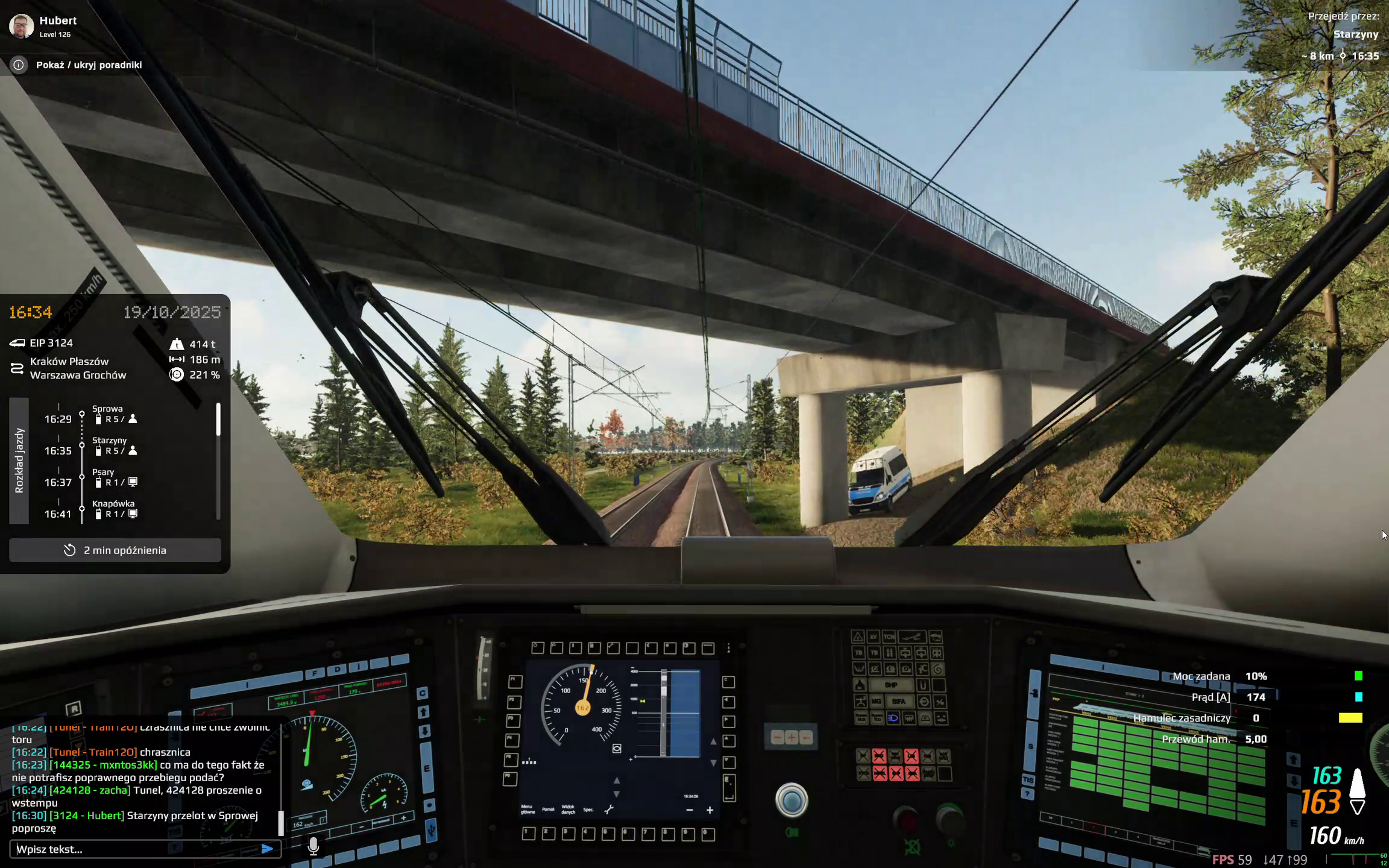Open Hubert's player profile avatar
The width and height of the screenshot is (1389, 868).
22,26
